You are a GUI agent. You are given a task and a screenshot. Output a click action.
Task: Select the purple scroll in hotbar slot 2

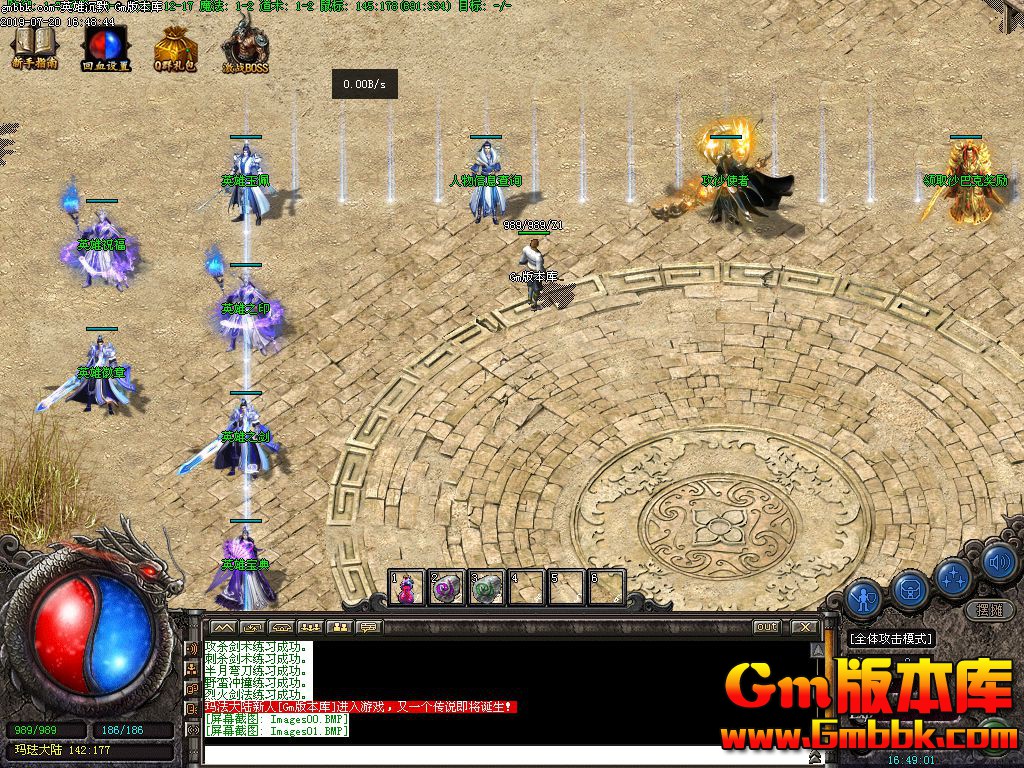446,588
